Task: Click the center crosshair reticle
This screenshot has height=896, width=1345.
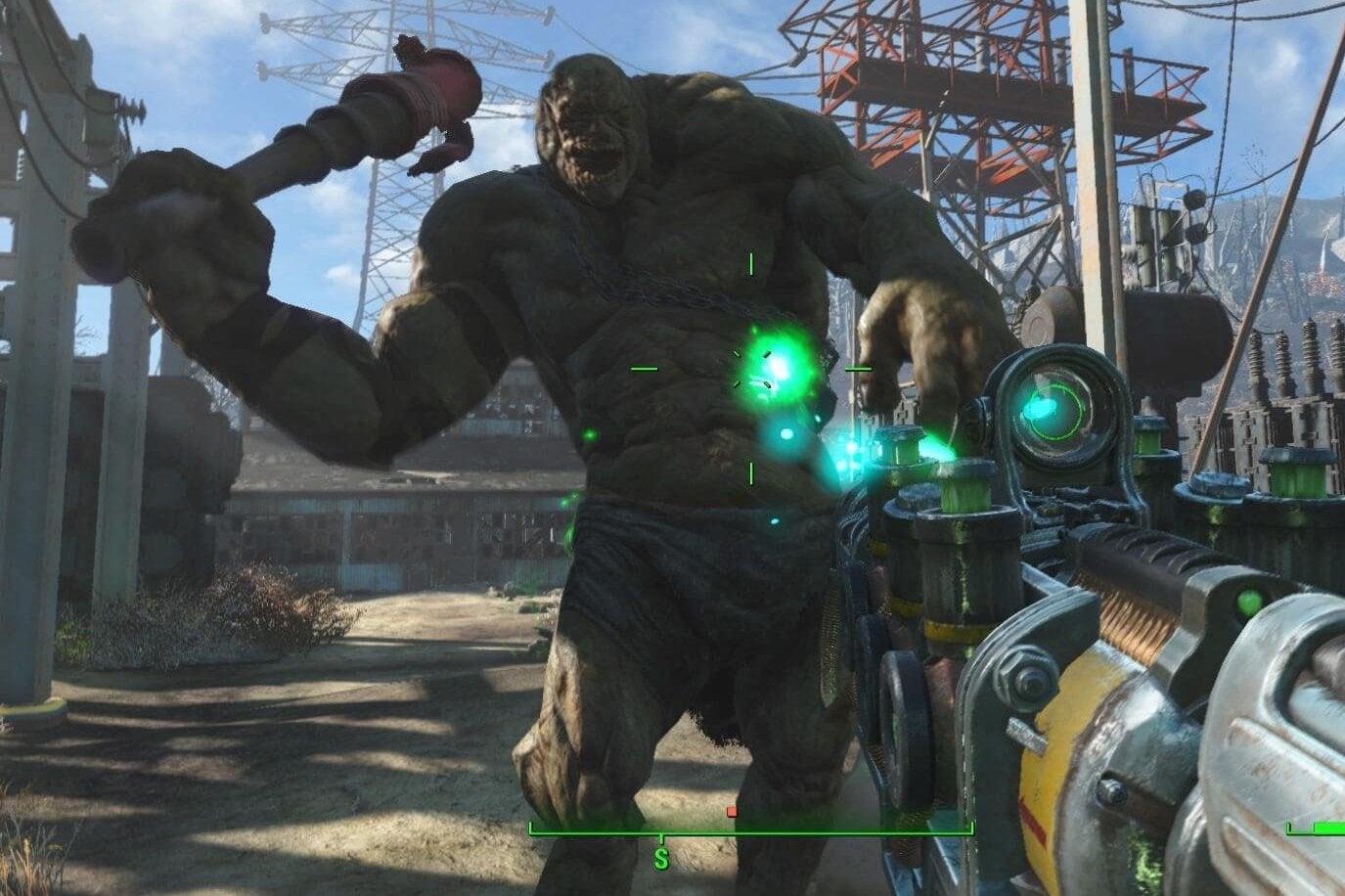Action: click(x=751, y=371)
